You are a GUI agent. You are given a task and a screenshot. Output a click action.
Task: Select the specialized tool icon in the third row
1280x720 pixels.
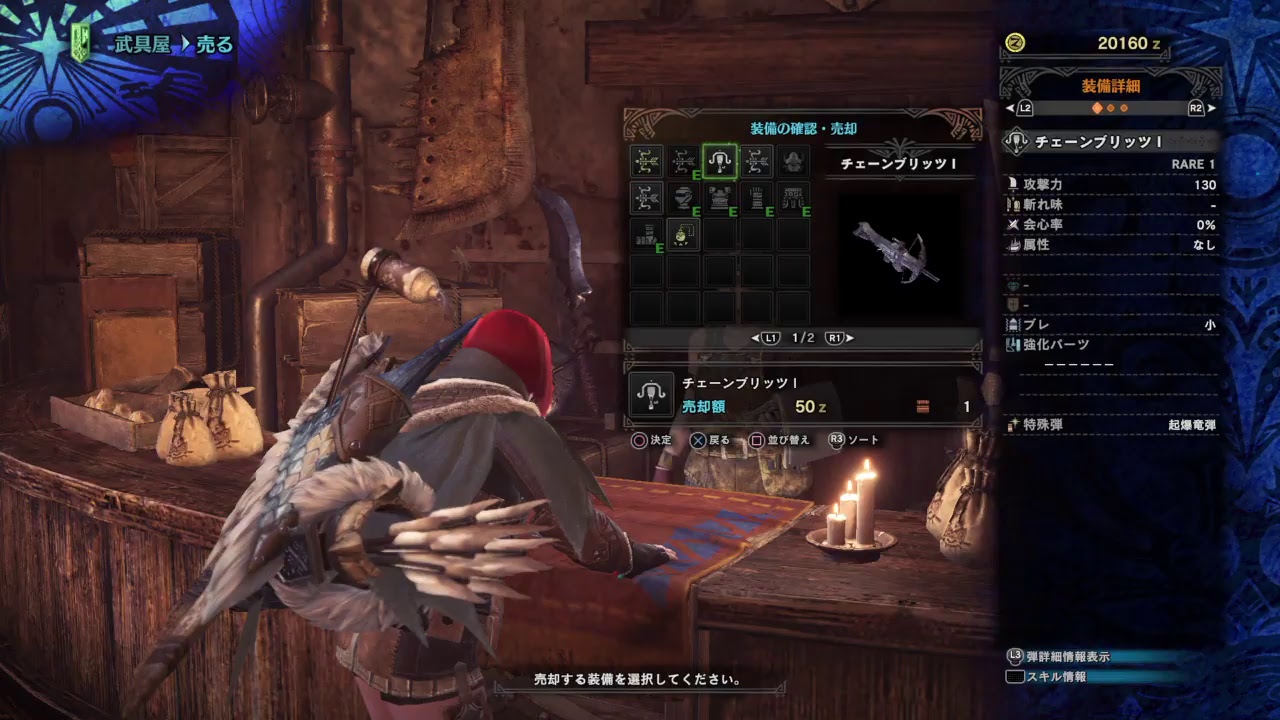tap(684, 232)
